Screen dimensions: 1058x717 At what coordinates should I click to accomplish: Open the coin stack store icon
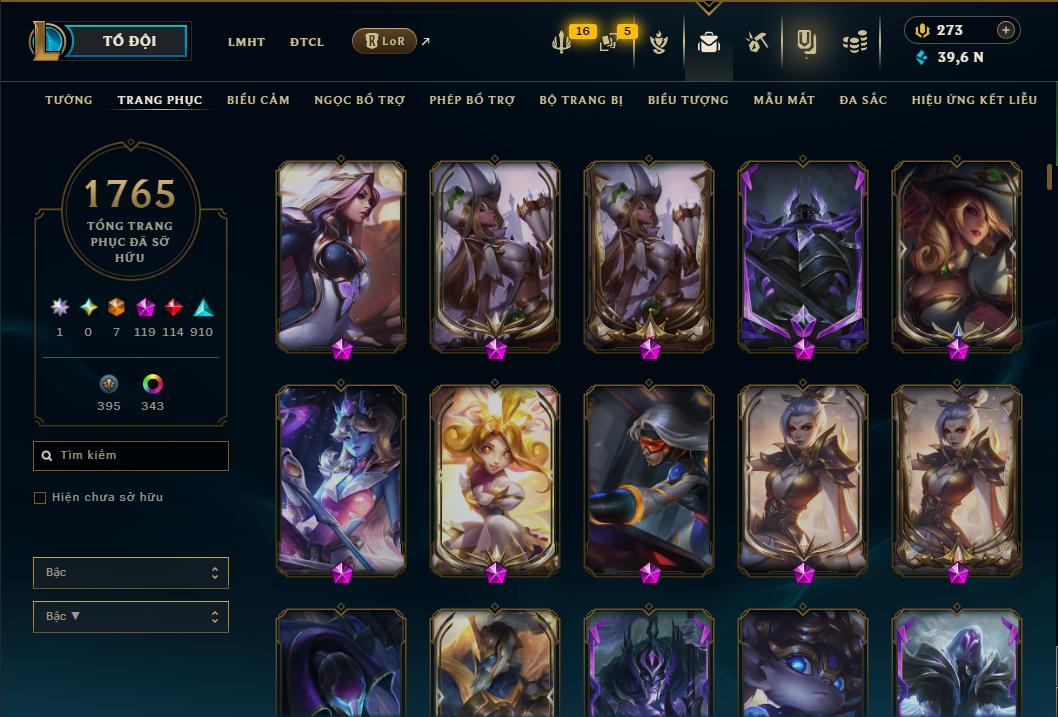(854, 42)
